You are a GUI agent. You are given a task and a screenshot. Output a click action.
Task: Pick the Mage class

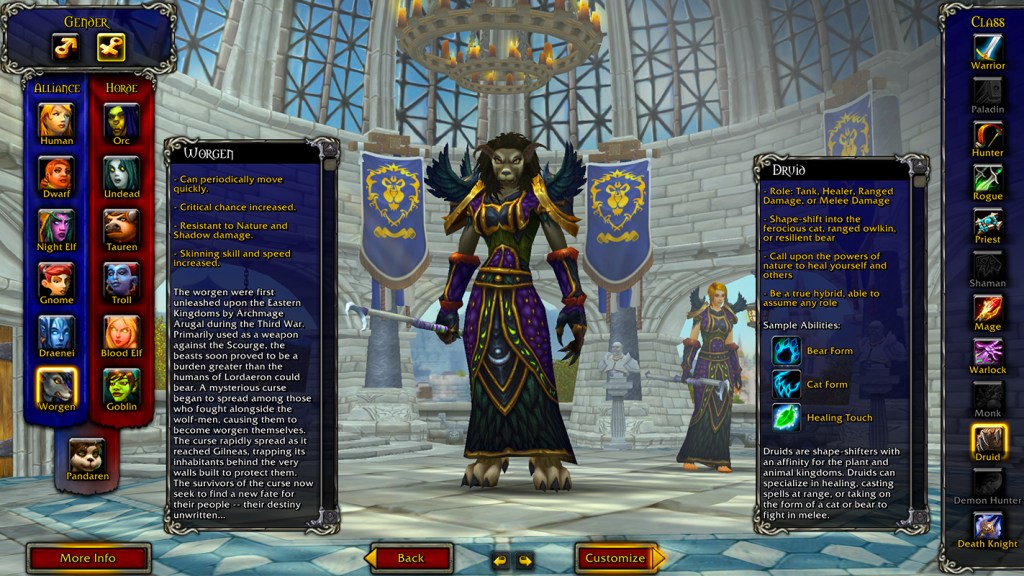(988, 309)
